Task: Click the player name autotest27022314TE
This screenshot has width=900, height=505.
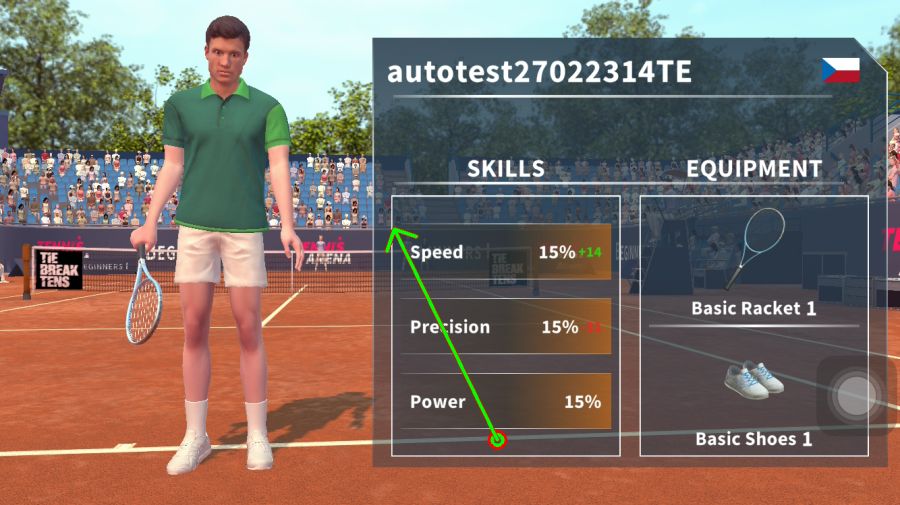Action: [539, 73]
